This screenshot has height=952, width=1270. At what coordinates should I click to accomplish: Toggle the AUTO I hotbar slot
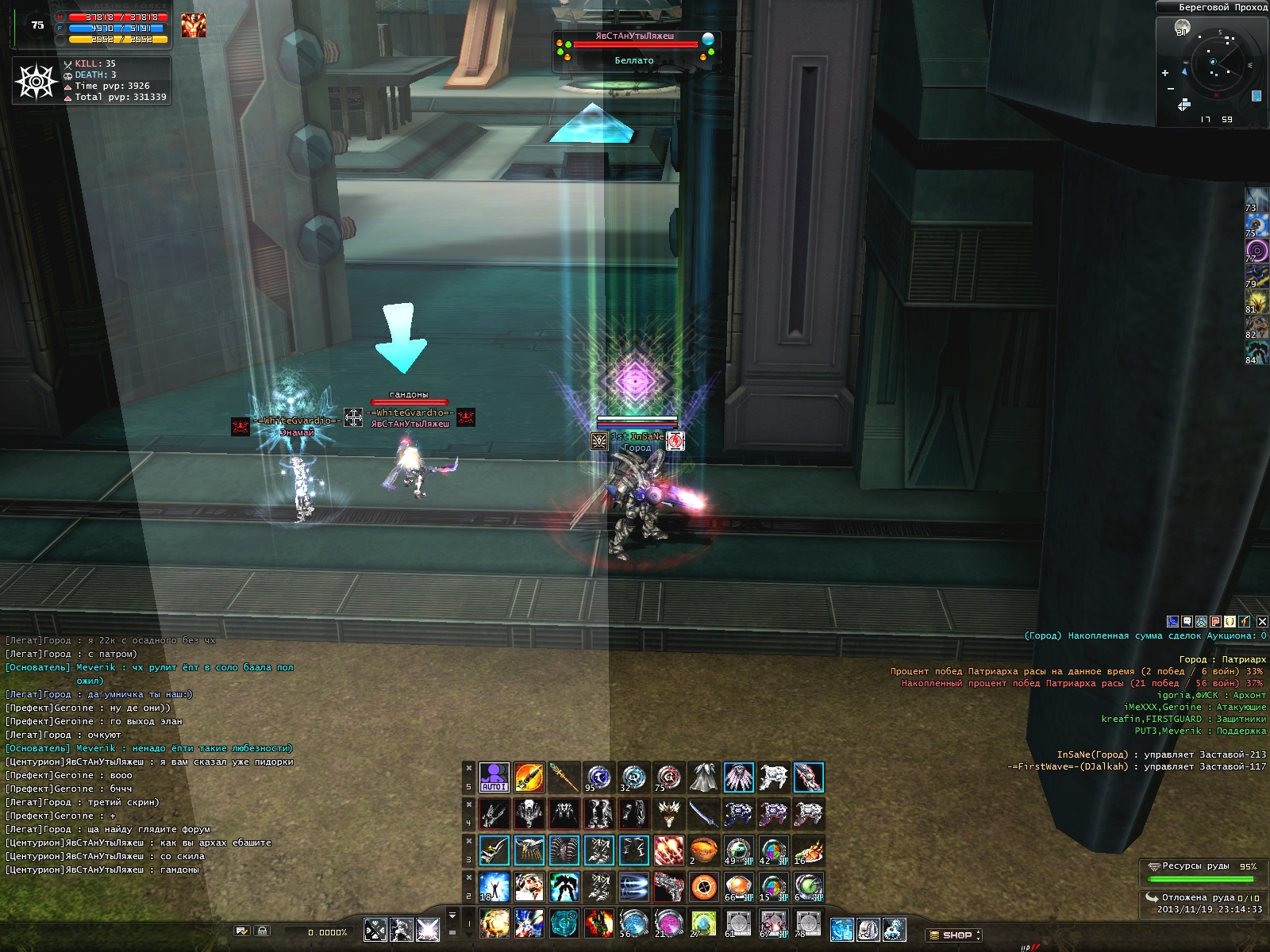point(494,777)
